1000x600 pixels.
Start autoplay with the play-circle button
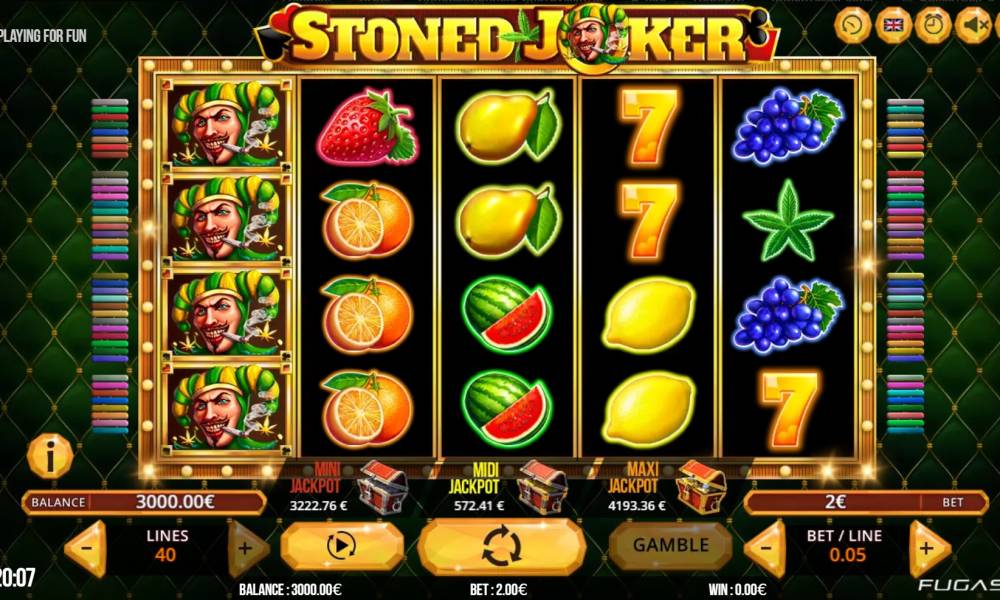(341, 547)
